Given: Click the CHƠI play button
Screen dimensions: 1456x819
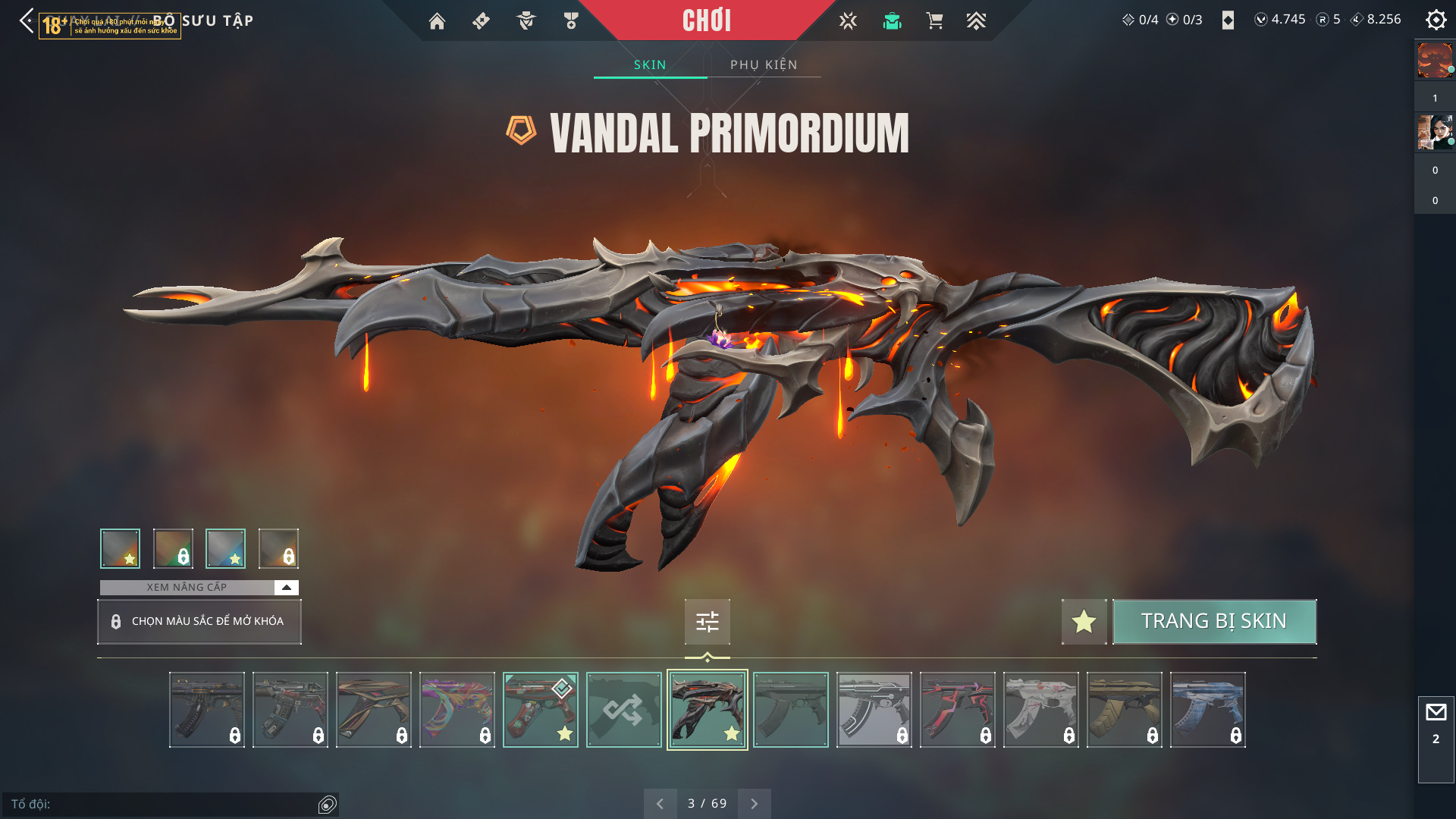Looking at the screenshot, I should [706, 20].
